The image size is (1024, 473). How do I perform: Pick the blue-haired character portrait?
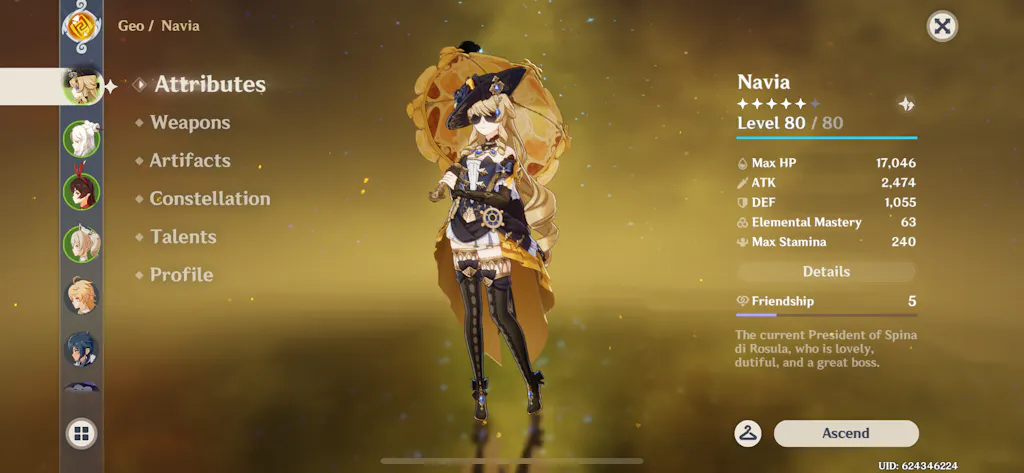(x=81, y=348)
